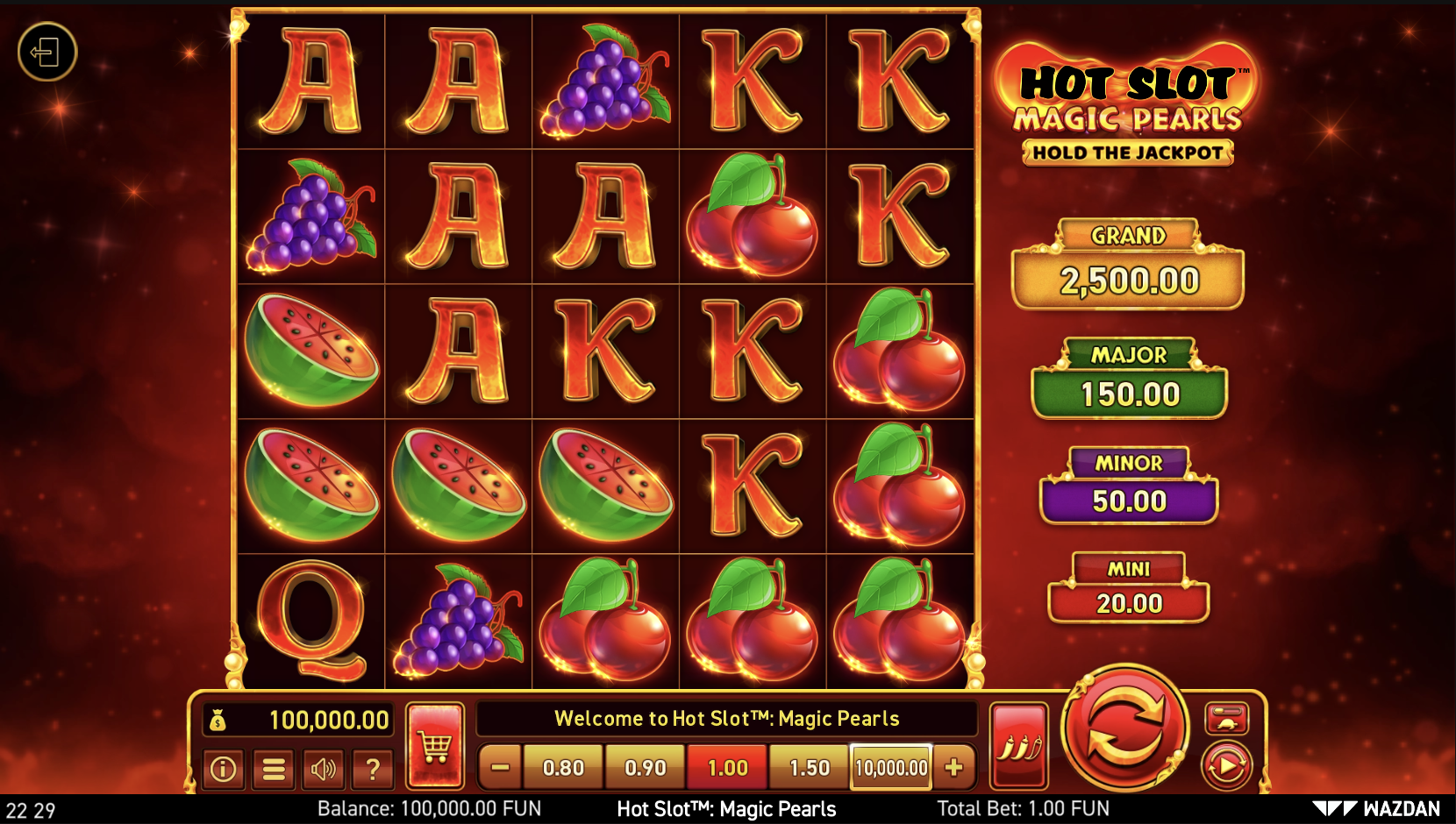
Task: Decrease the bet with the minus button
Action: click(x=500, y=768)
